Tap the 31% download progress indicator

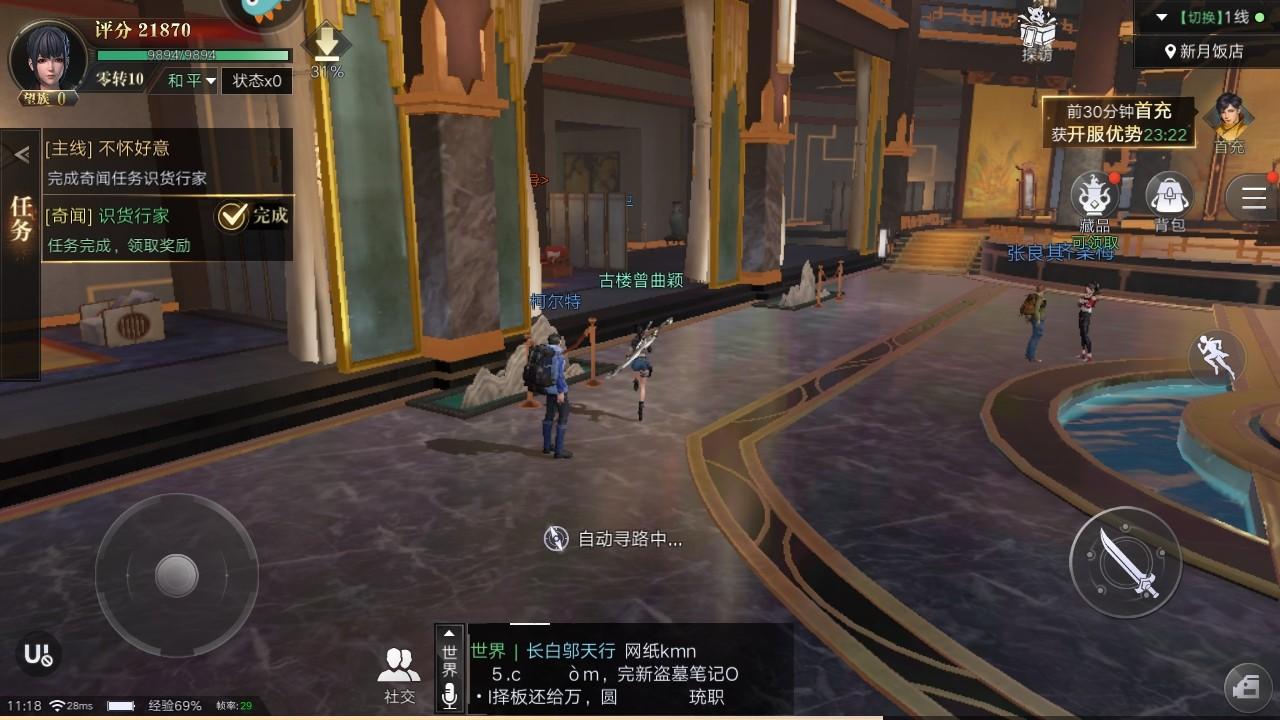pyautogui.click(x=328, y=50)
